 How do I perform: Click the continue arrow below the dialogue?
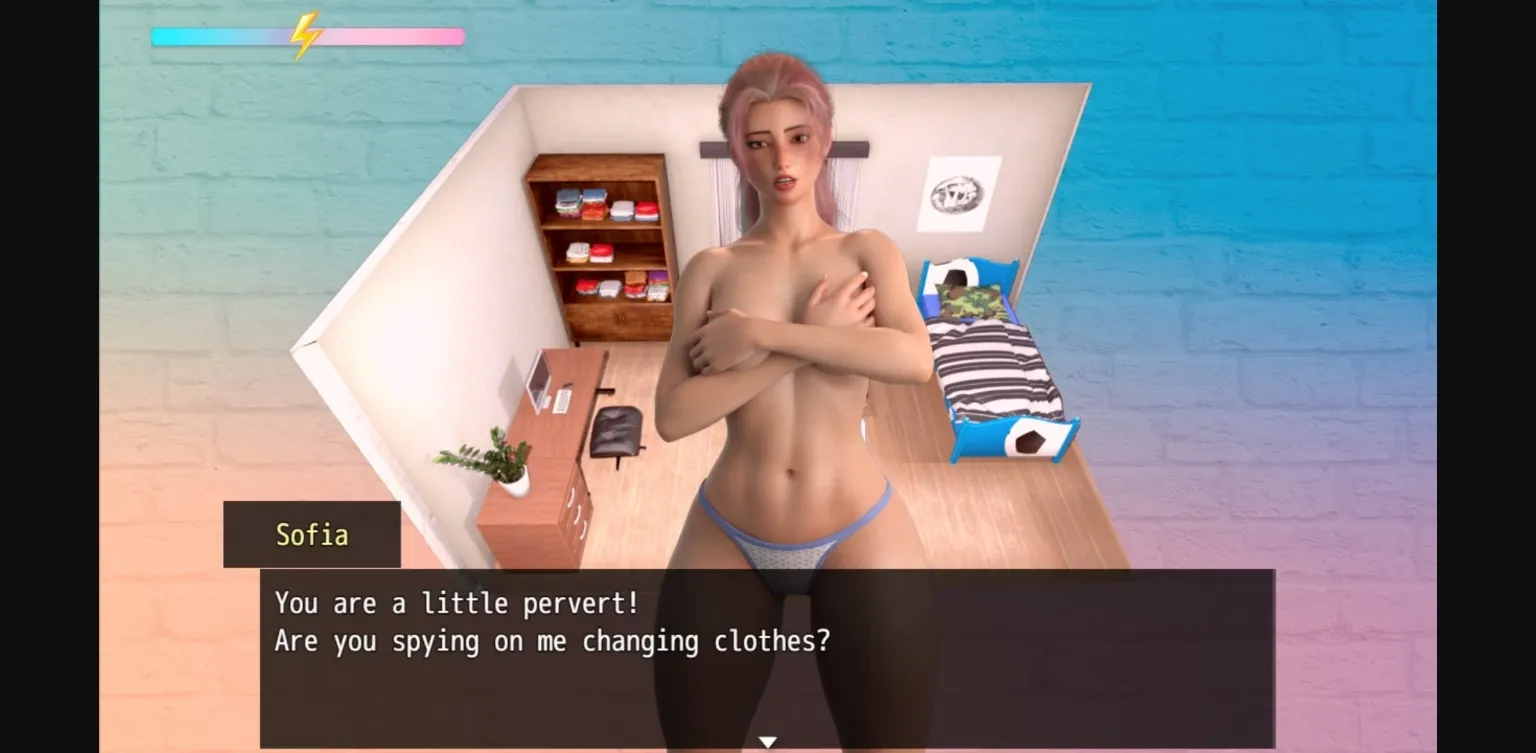point(767,740)
